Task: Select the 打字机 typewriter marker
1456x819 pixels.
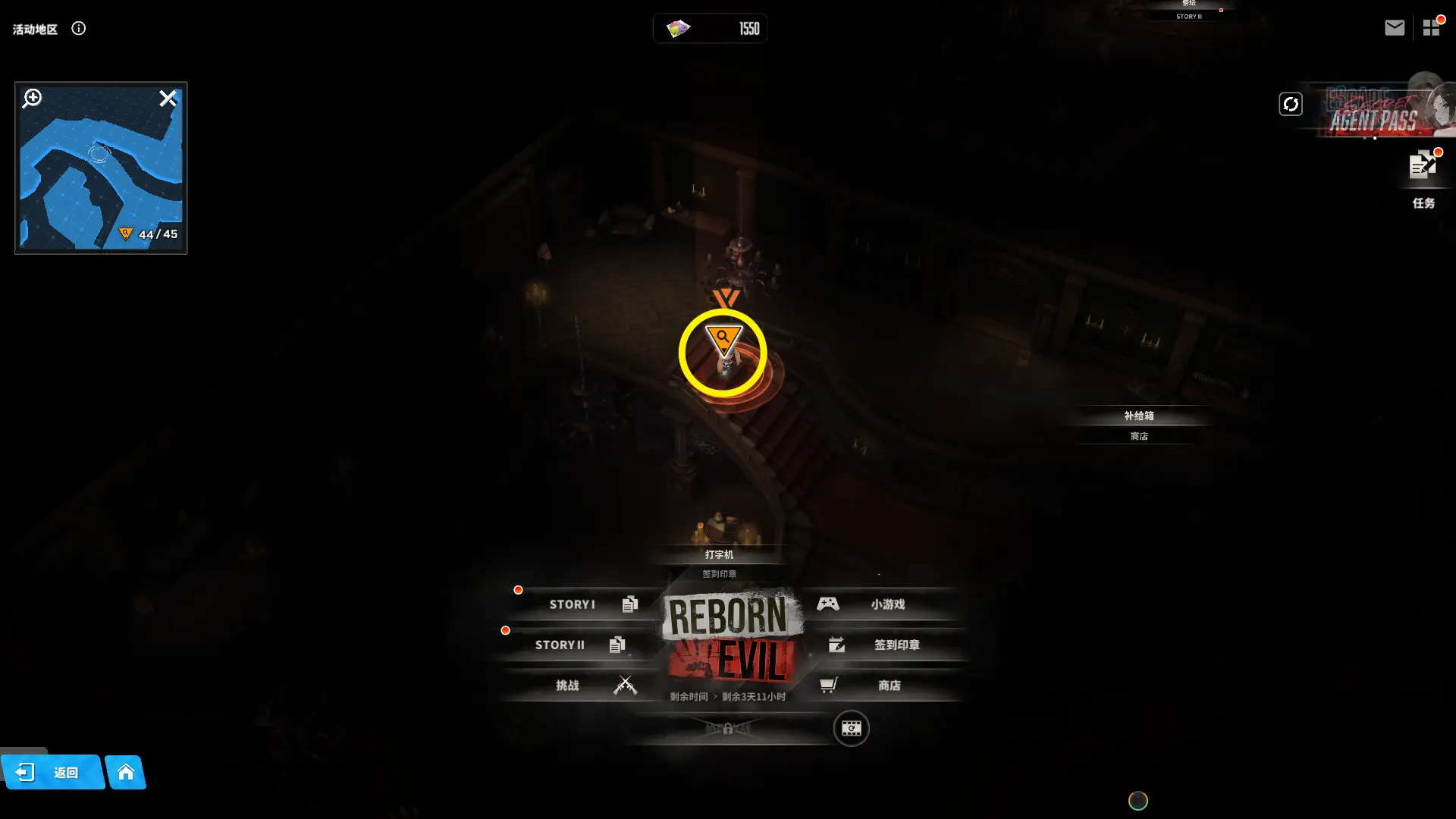Action: click(719, 554)
